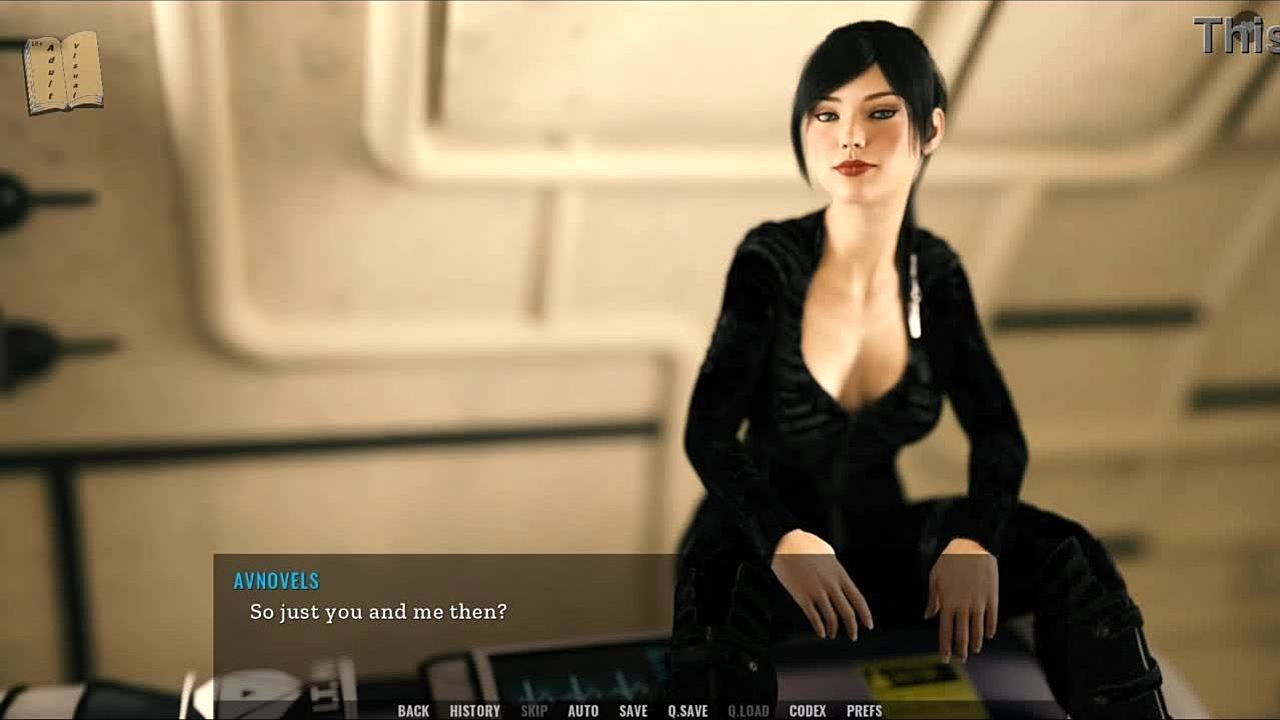Screen dimensions: 1280x720
Task: Open the Save menu
Action: pos(633,711)
